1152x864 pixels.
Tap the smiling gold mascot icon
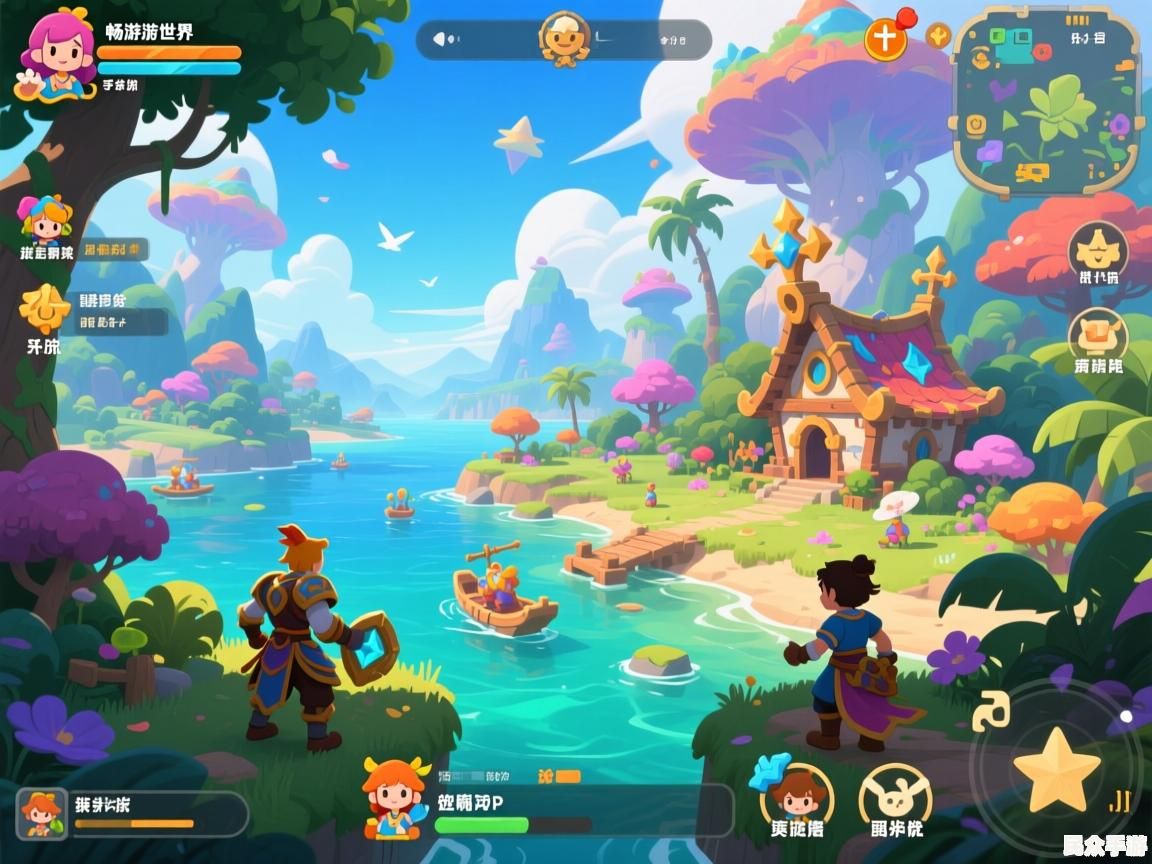563,40
